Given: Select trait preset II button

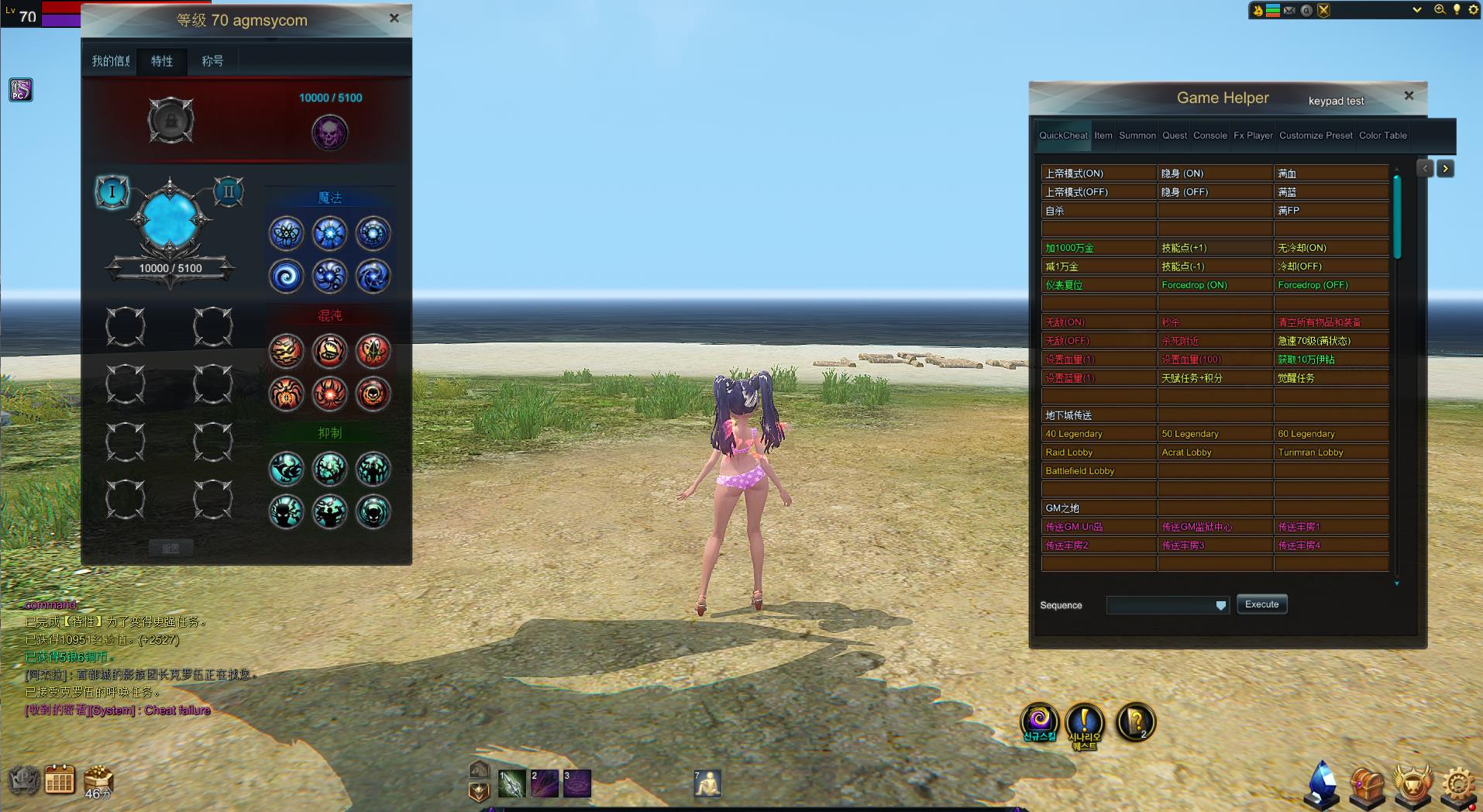Looking at the screenshot, I should [229, 191].
